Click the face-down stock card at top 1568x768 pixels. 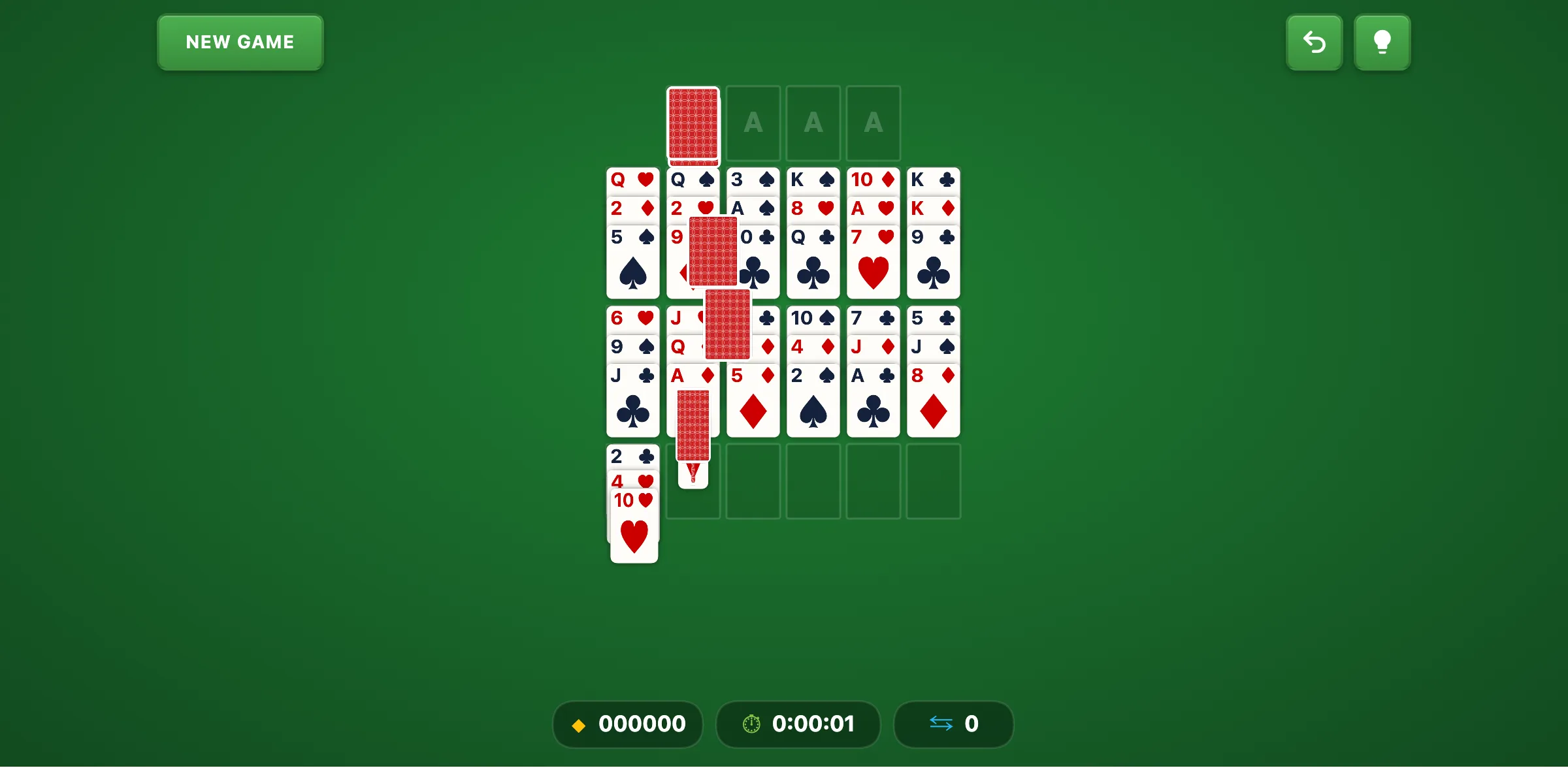[x=693, y=123]
